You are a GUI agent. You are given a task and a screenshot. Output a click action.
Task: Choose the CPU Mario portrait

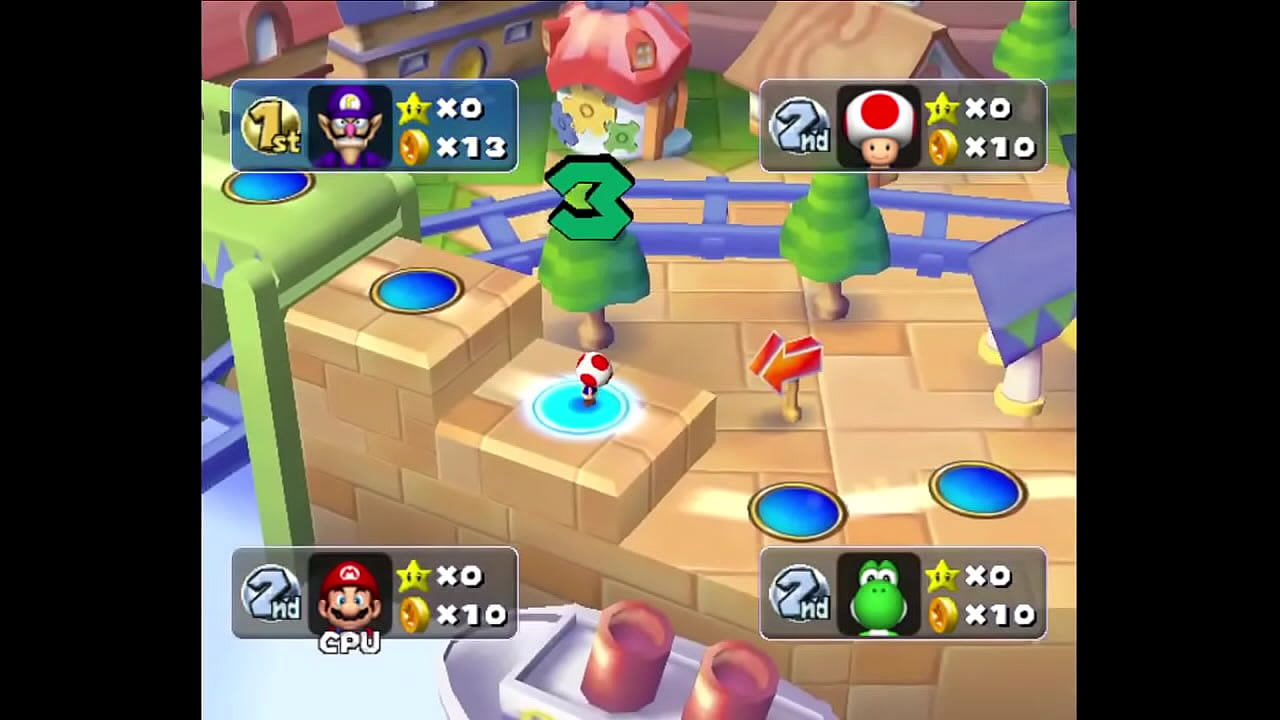click(349, 594)
